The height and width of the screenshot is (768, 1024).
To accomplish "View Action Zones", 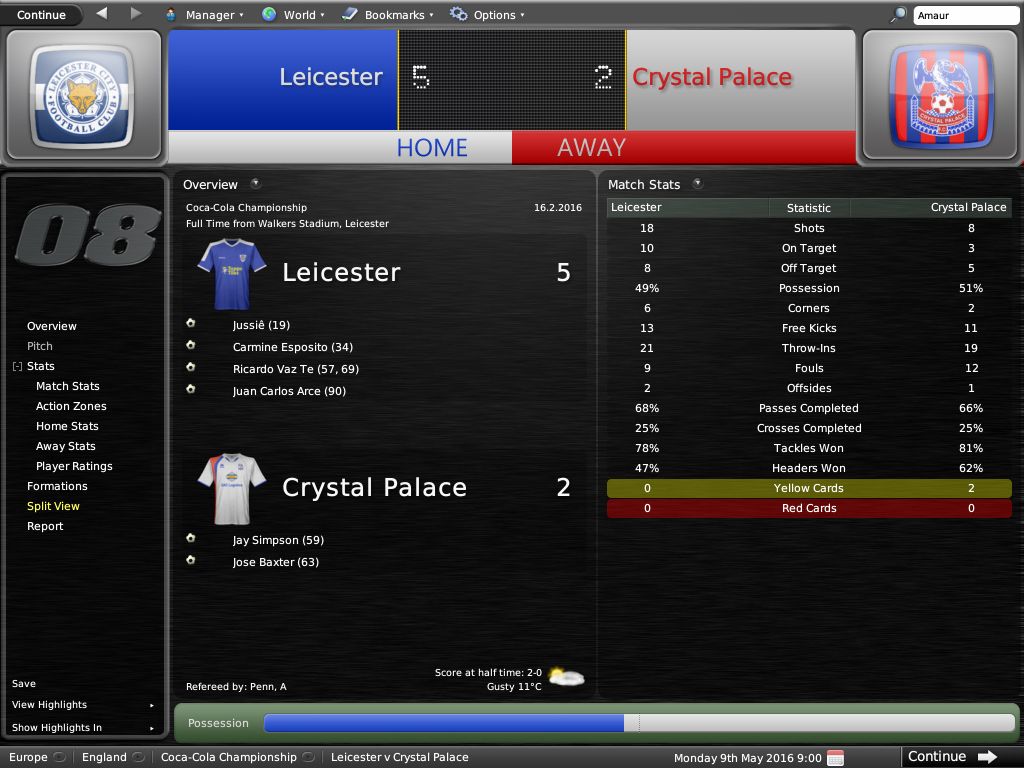I will click(71, 406).
